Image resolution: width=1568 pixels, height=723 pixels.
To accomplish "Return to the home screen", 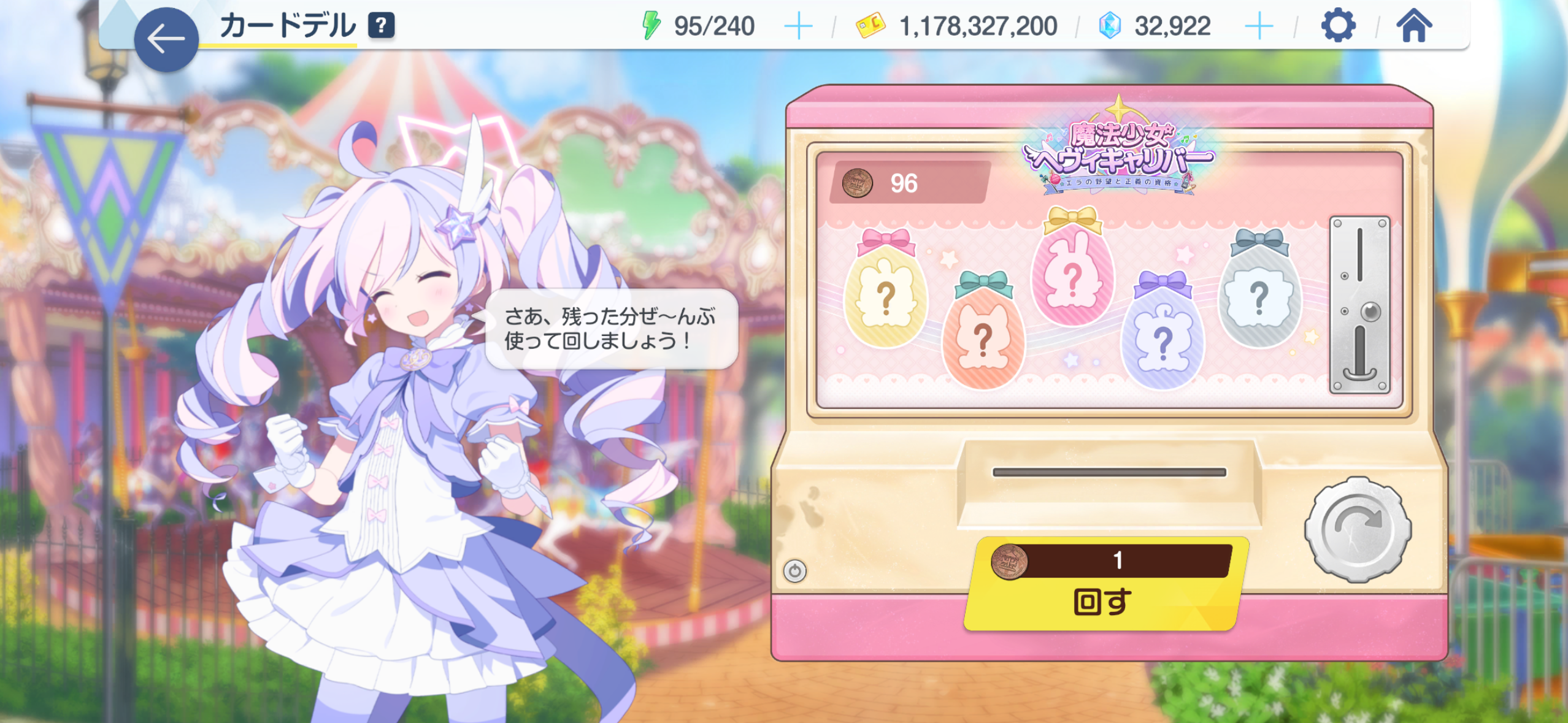I will tap(1414, 26).
